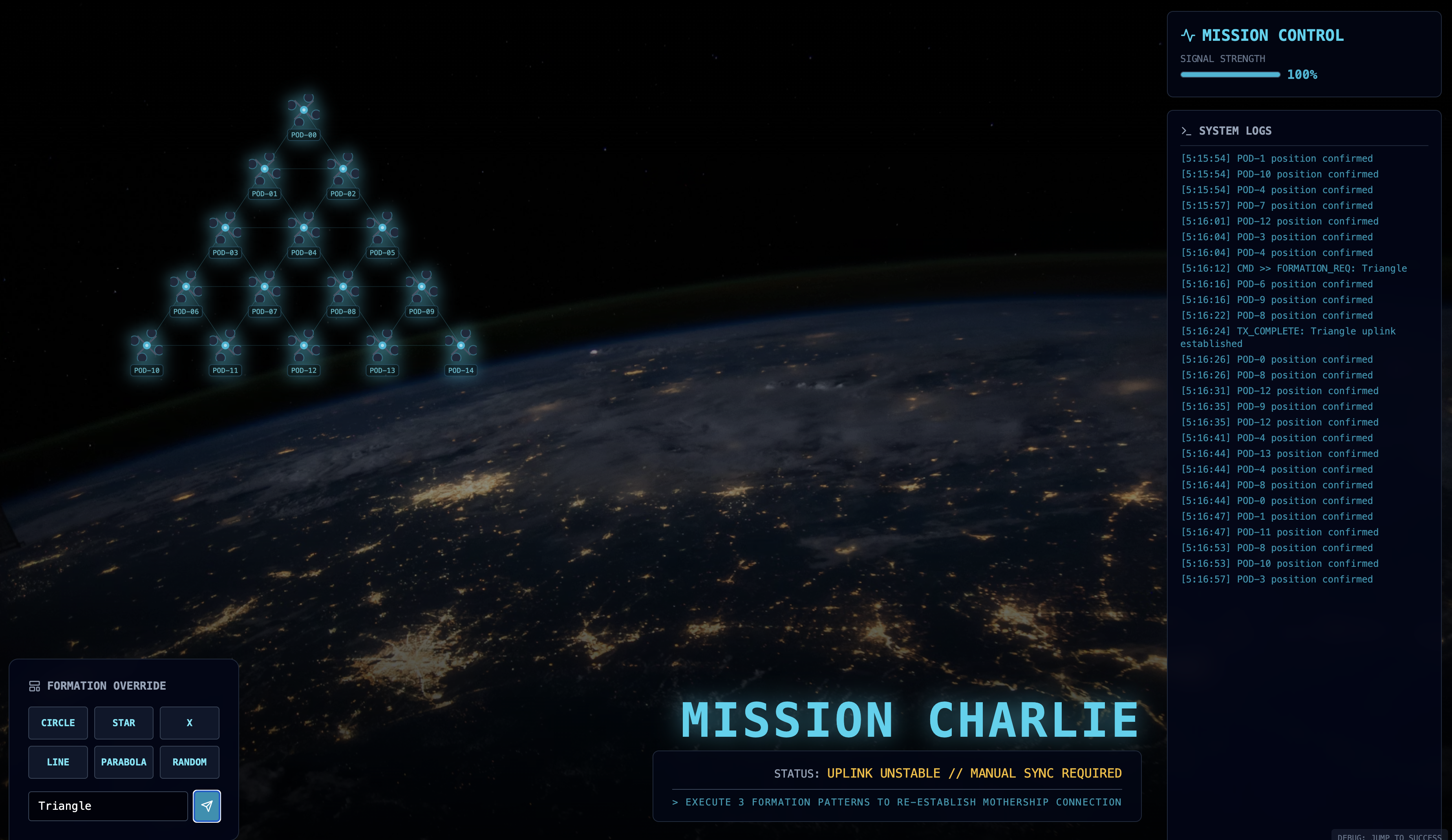Activate the X formation button
The width and height of the screenshot is (1452, 840).
(189, 723)
